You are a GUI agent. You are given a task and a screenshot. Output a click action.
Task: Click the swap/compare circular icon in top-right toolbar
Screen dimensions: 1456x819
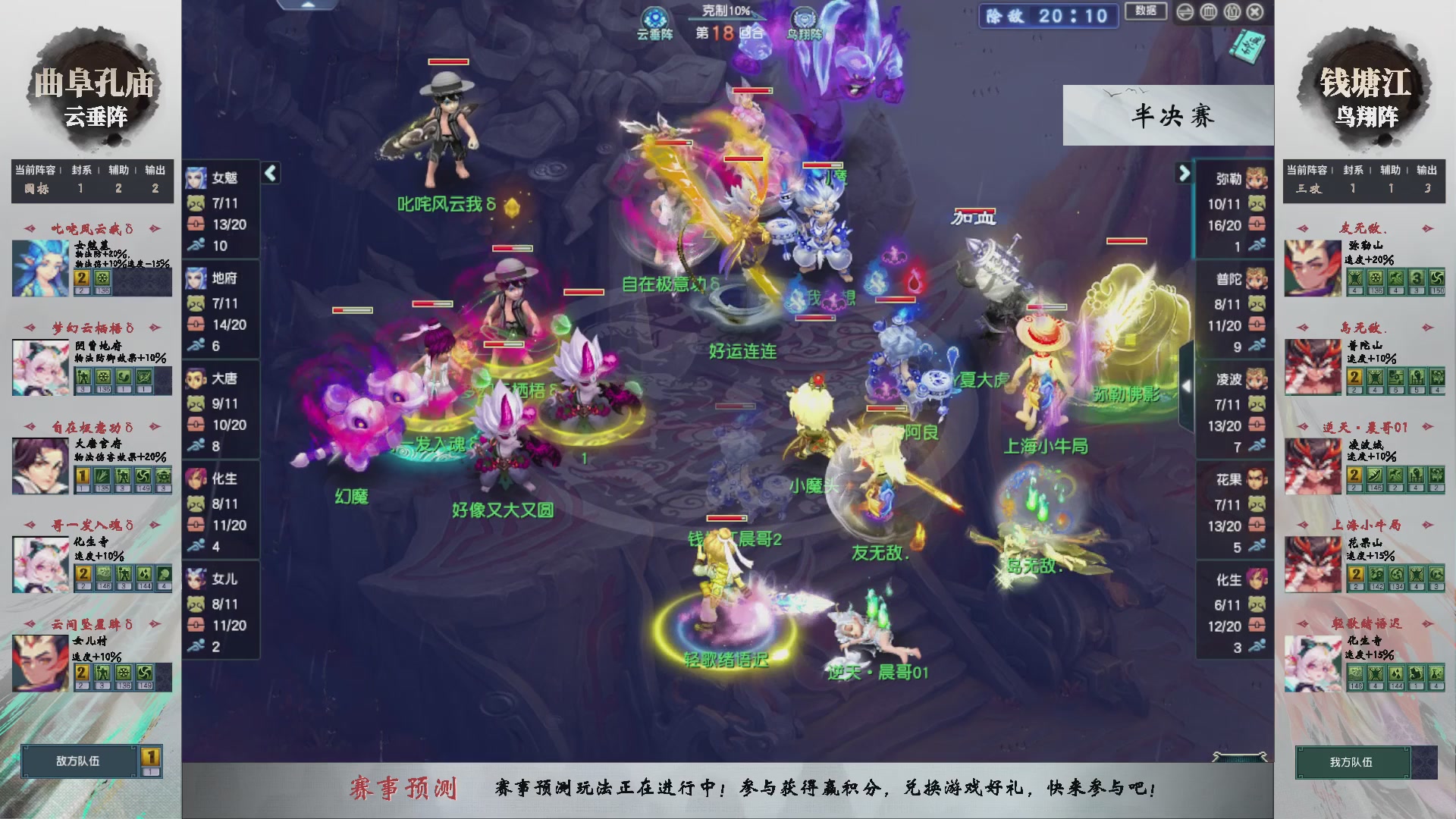(1185, 12)
